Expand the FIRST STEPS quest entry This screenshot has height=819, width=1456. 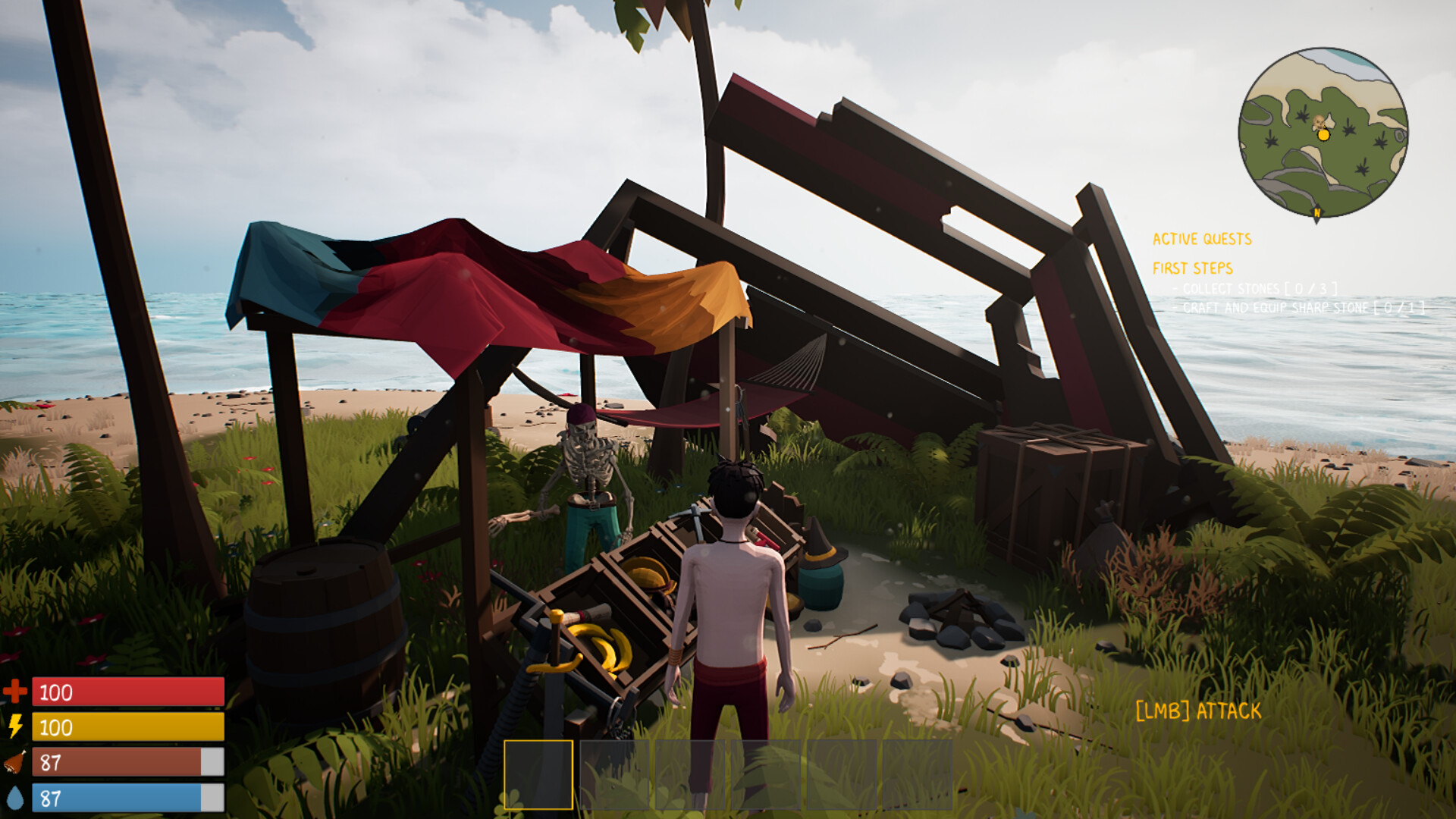click(x=1193, y=267)
